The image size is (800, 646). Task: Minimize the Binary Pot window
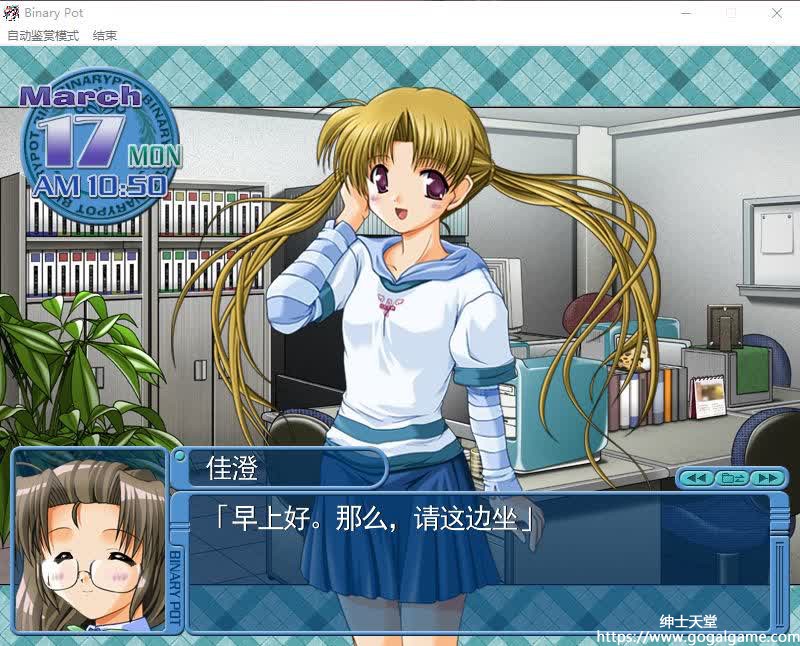coord(685,13)
